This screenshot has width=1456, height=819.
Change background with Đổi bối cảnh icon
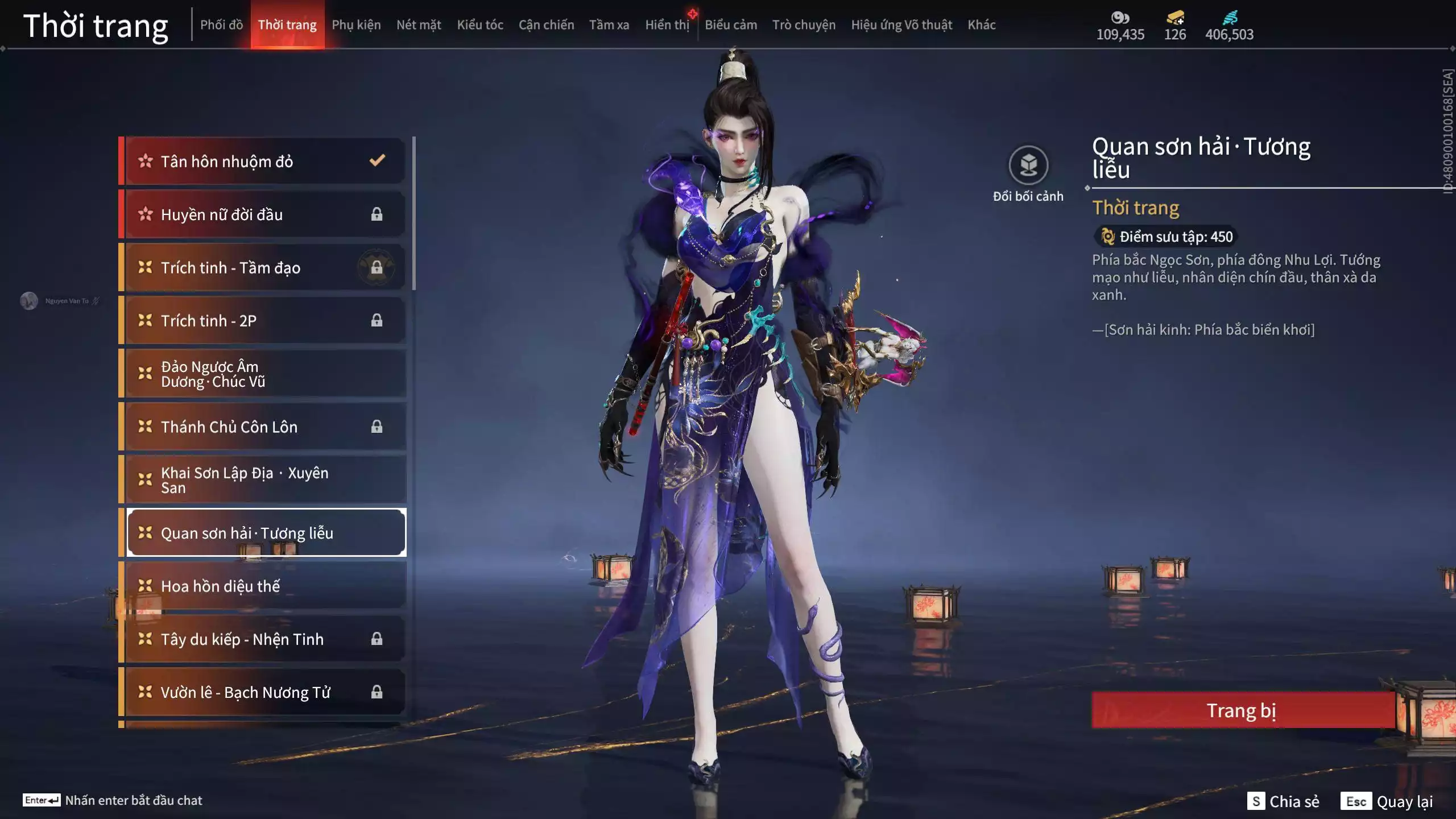pos(1028,166)
